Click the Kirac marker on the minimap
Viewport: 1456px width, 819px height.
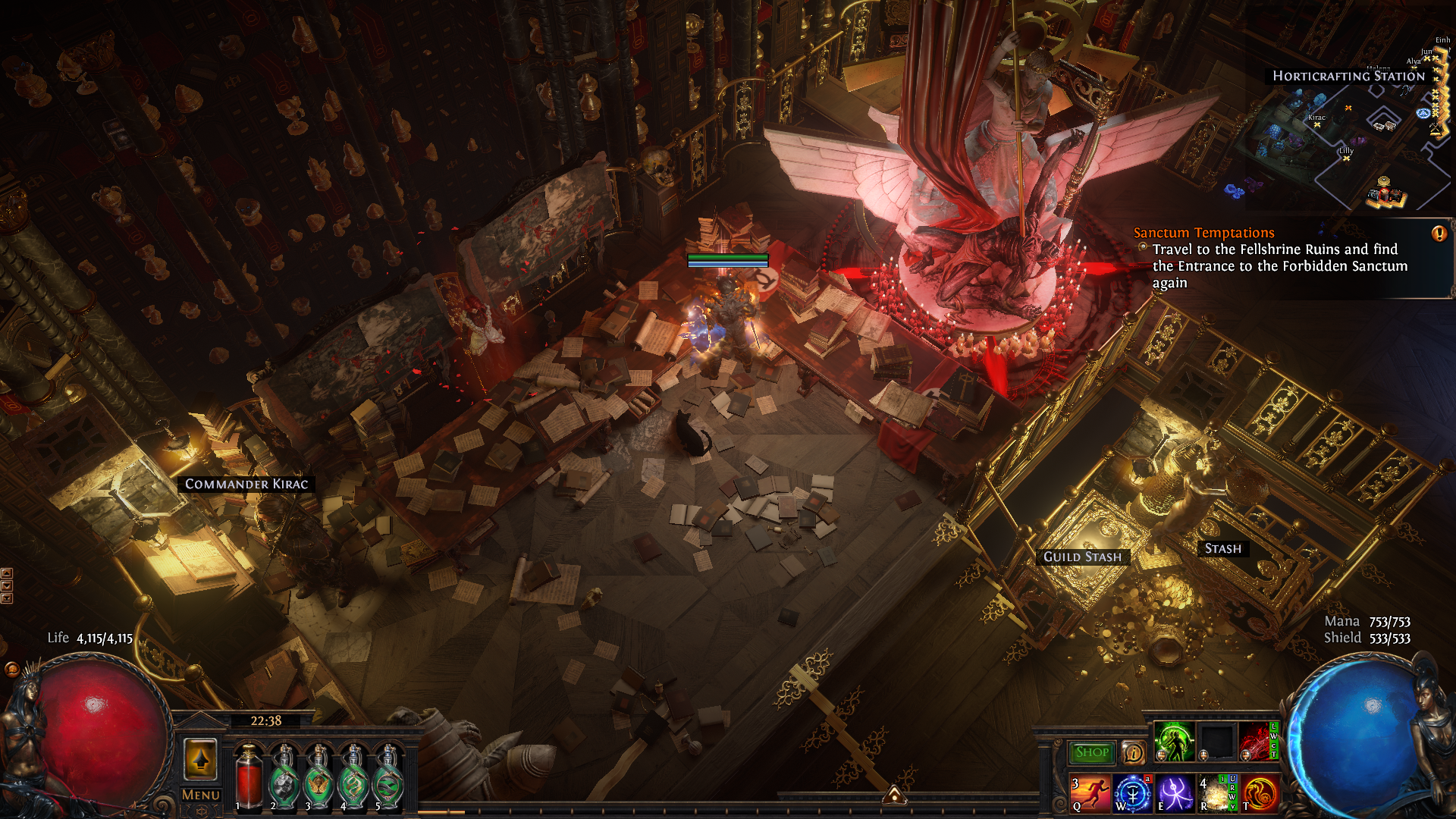coord(1317,124)
